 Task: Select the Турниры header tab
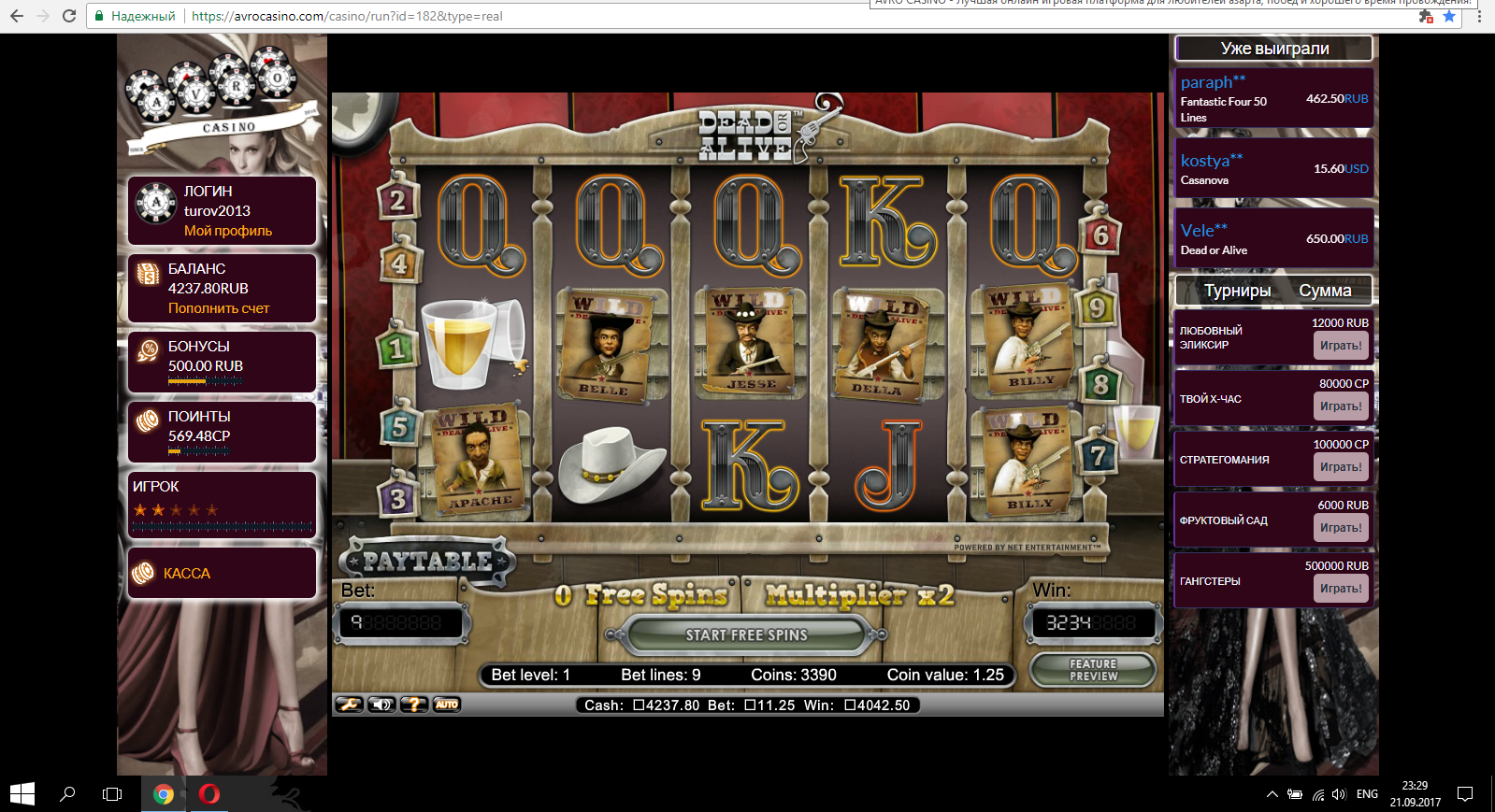point(1237,291)
